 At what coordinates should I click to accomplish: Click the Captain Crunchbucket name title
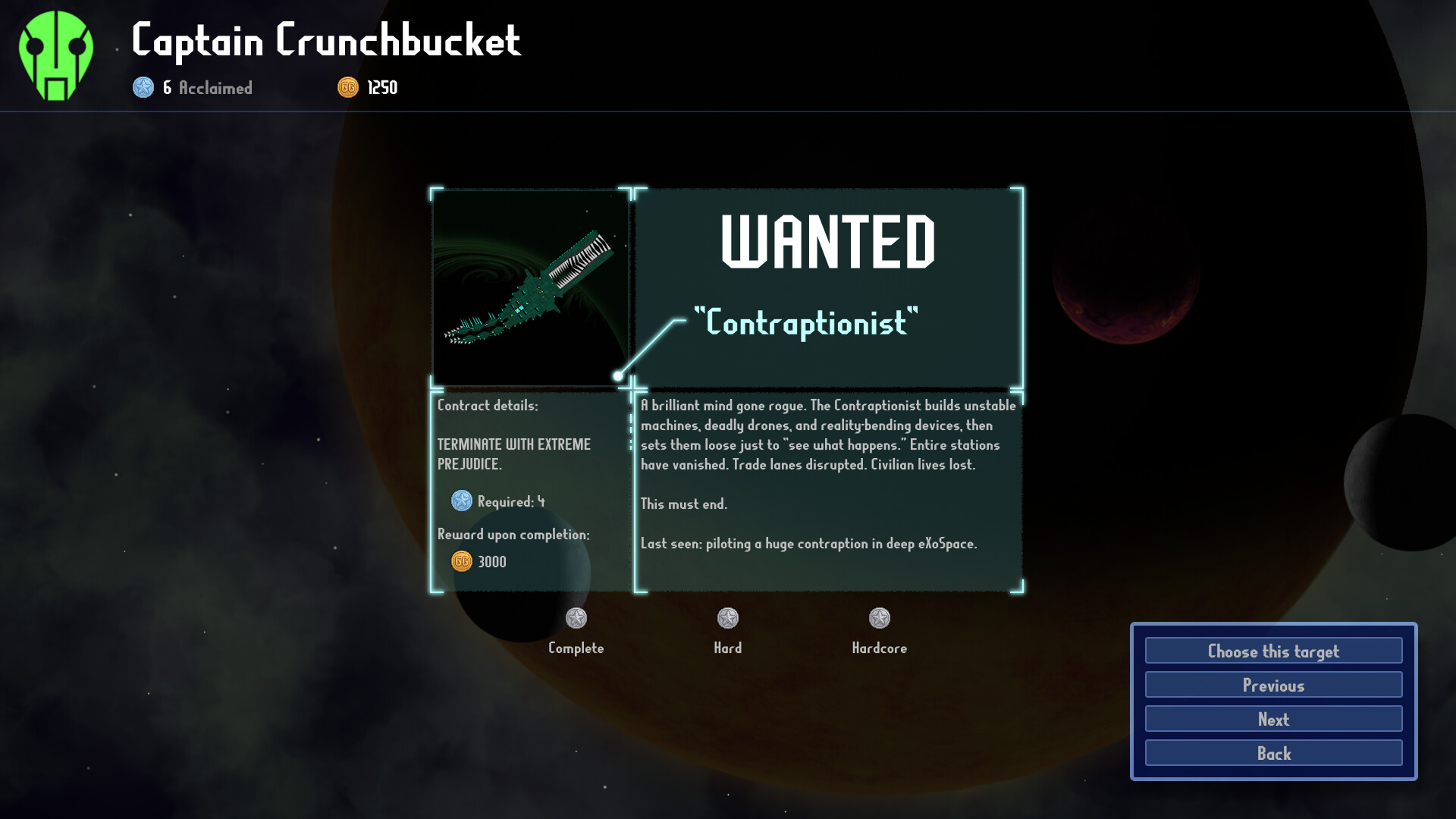(x=326, y=43)
